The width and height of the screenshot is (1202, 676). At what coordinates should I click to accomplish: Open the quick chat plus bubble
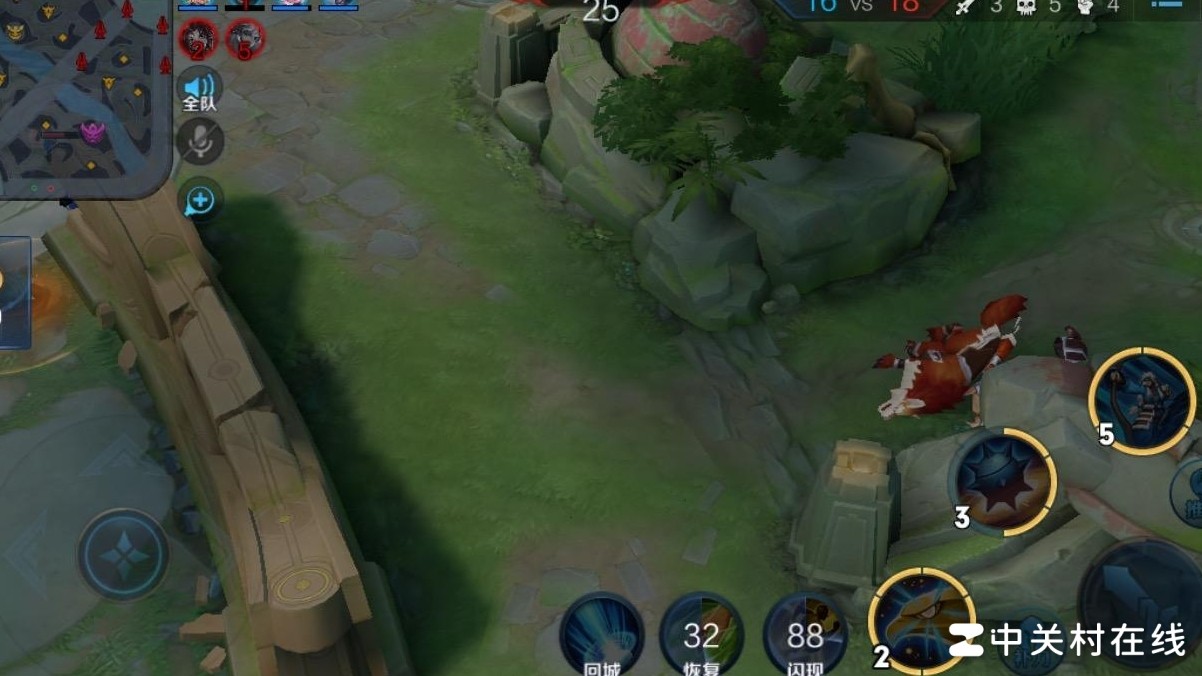200,201
